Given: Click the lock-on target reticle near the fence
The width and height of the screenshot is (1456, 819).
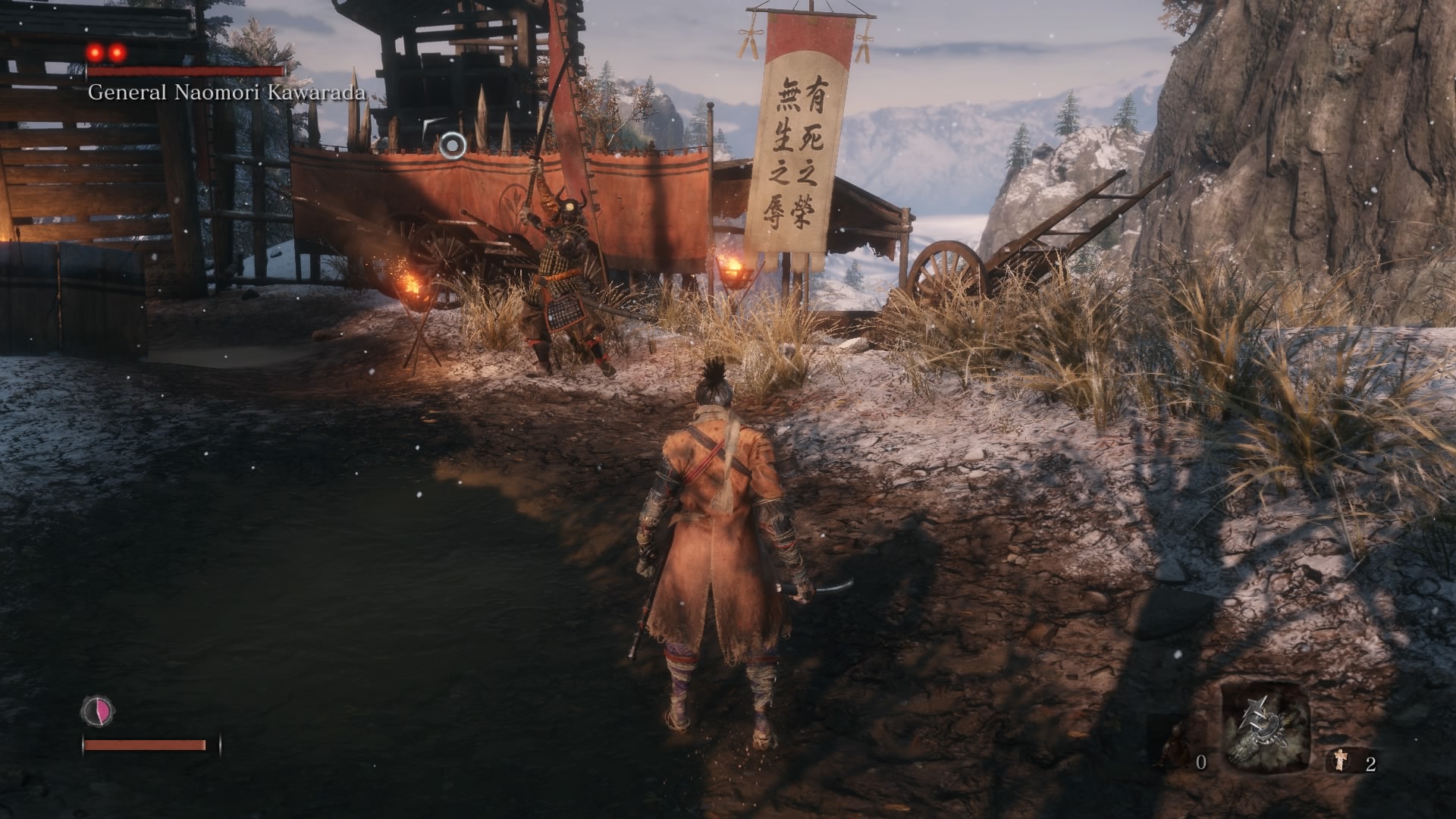Looking at the screenshot, I should pos(453,144).
